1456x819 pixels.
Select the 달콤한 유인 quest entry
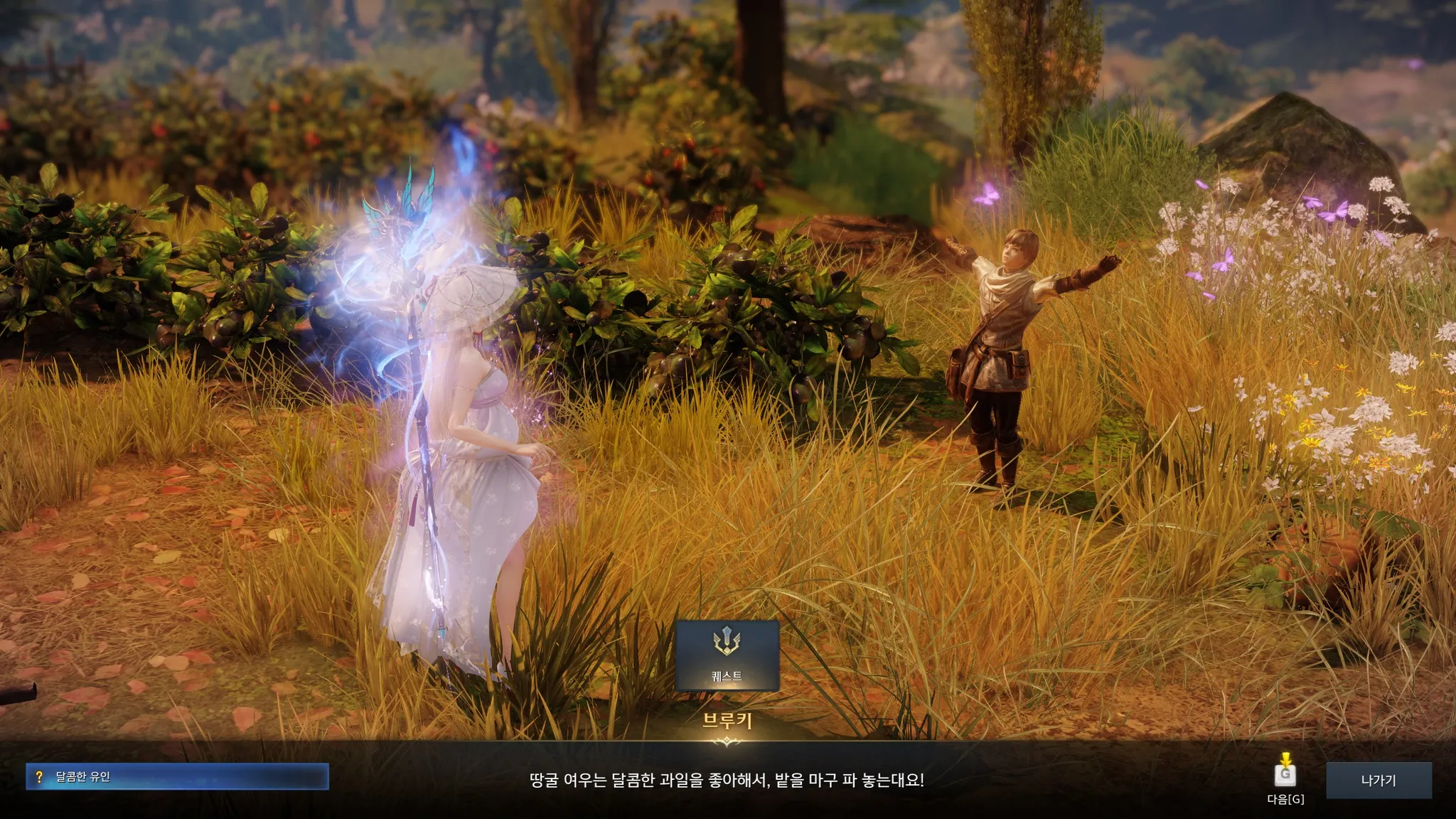tap(177, 776)
